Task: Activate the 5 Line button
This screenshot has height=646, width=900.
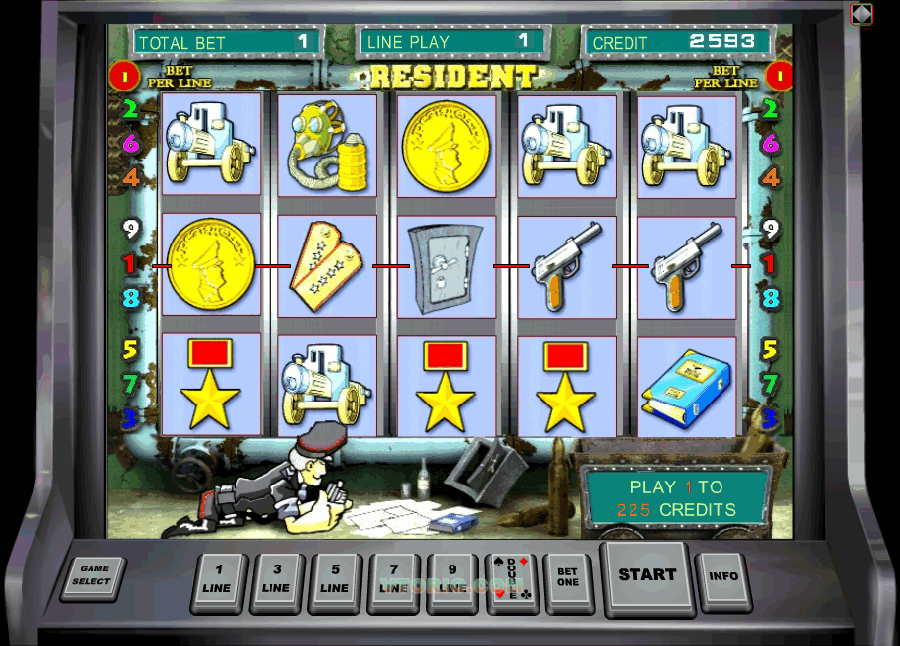Action: pyautogui.click(x=335, y=580)
